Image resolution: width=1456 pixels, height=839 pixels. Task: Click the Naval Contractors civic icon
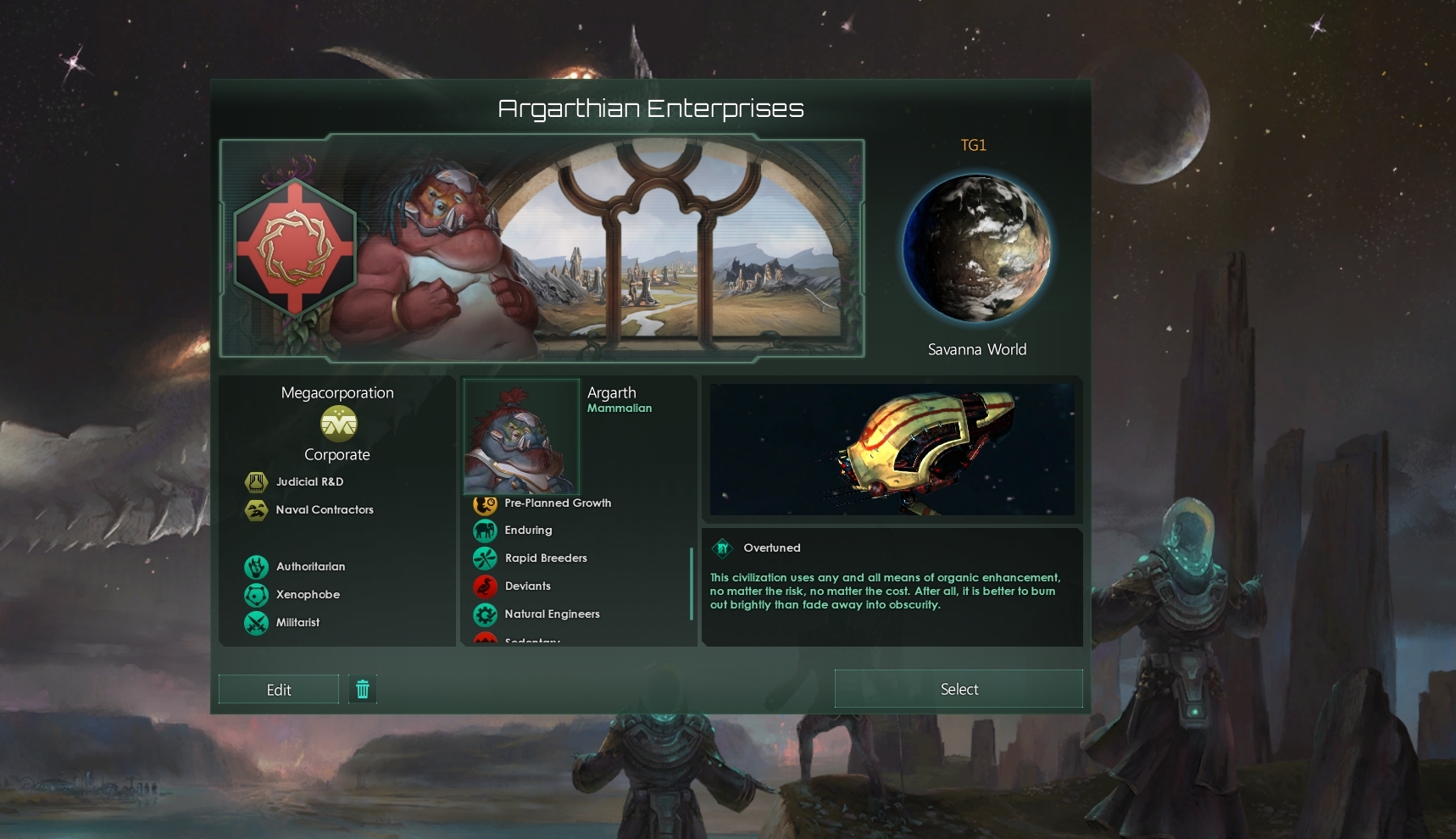click(256, 510)
